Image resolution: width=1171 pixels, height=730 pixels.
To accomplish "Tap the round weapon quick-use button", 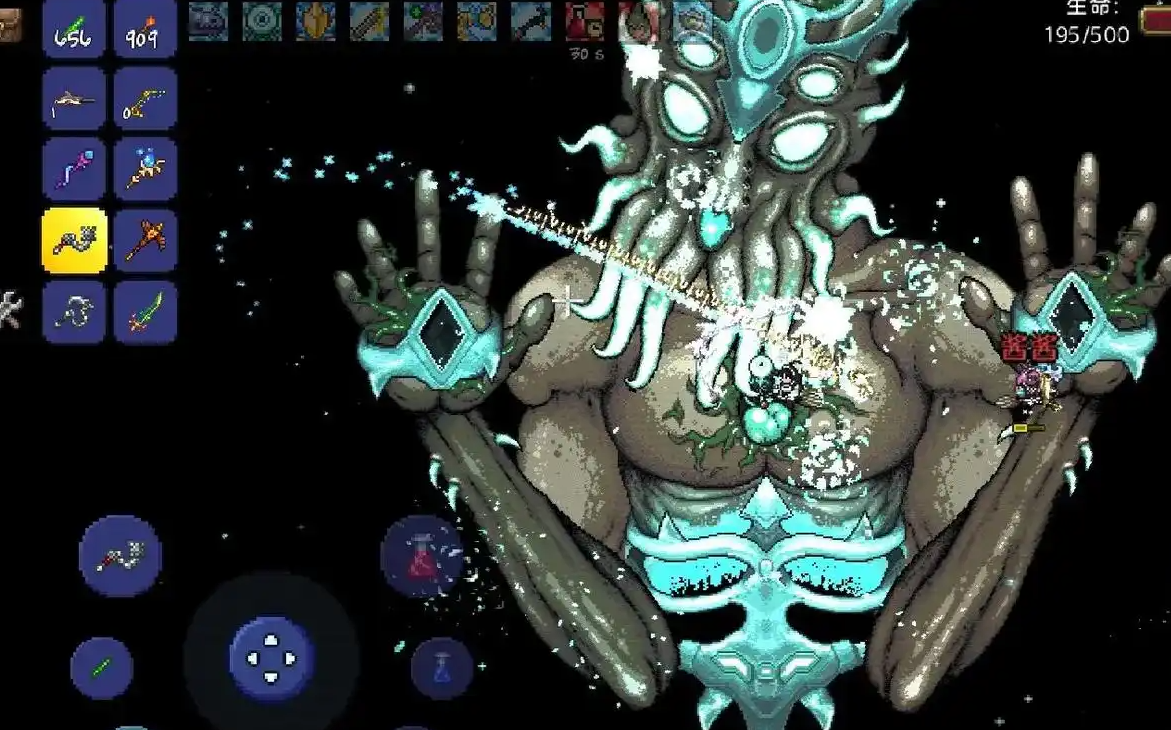I will point(120,556).
